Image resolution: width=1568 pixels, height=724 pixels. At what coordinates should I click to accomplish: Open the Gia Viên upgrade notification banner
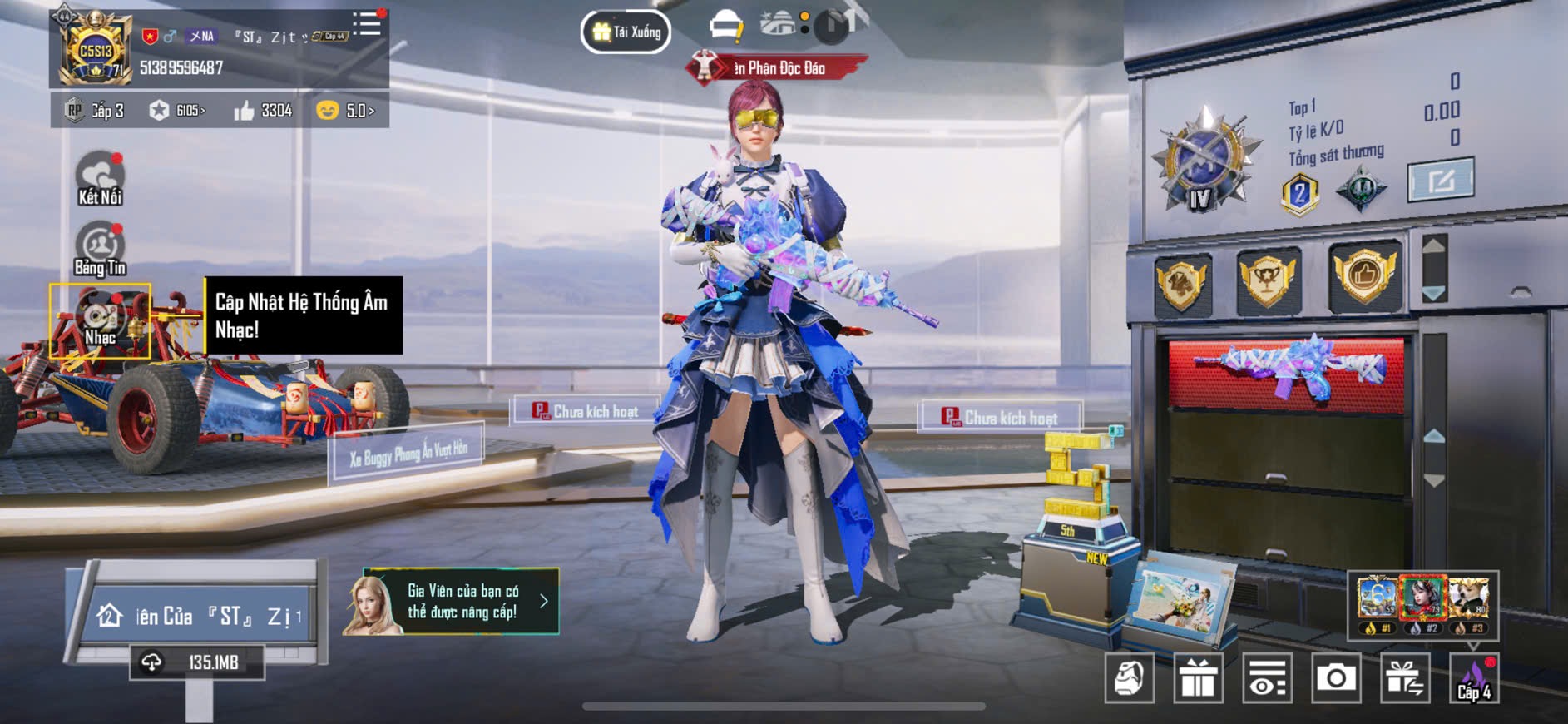point(452,602)
